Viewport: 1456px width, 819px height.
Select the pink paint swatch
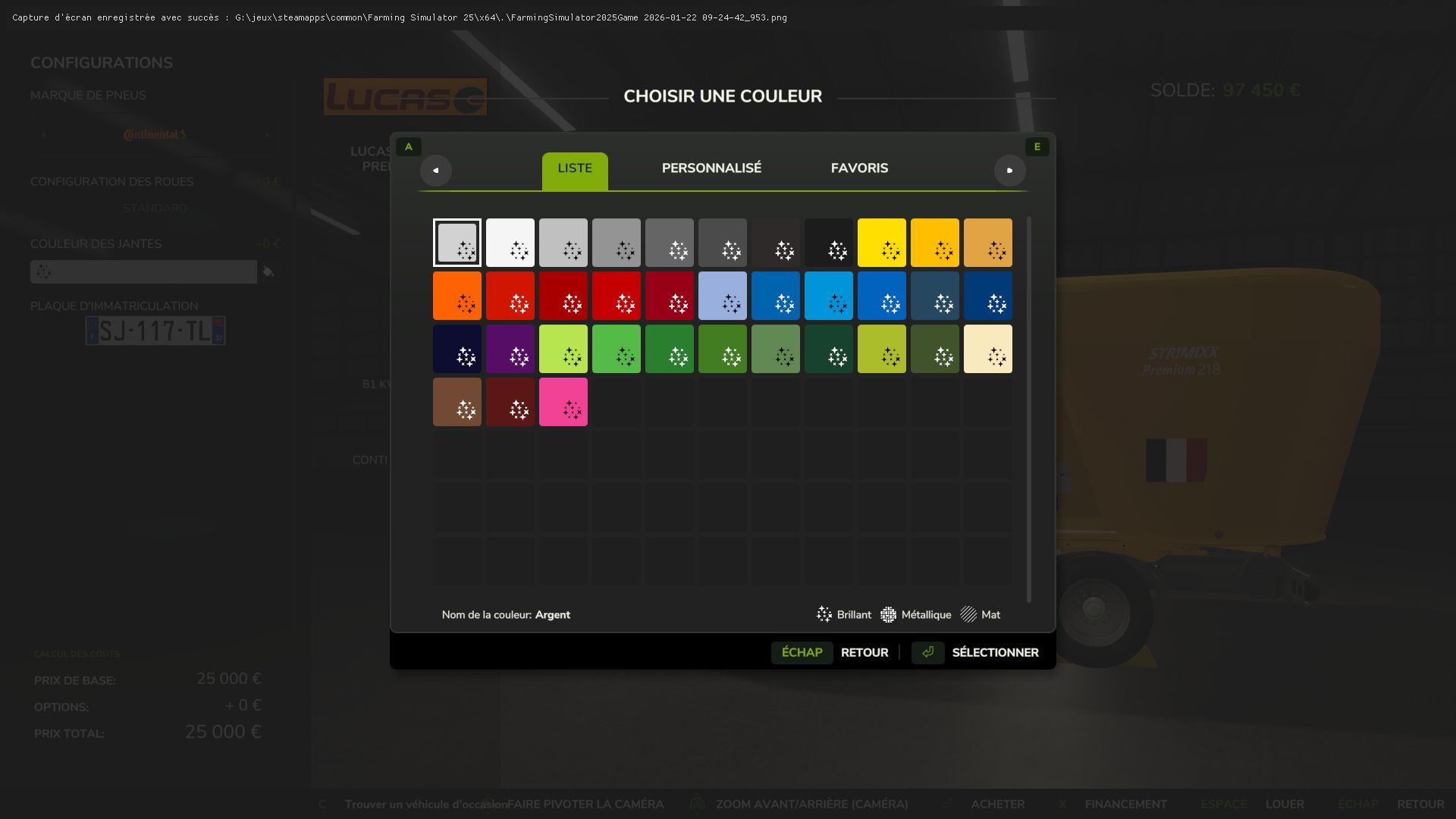tap(563, 402)
